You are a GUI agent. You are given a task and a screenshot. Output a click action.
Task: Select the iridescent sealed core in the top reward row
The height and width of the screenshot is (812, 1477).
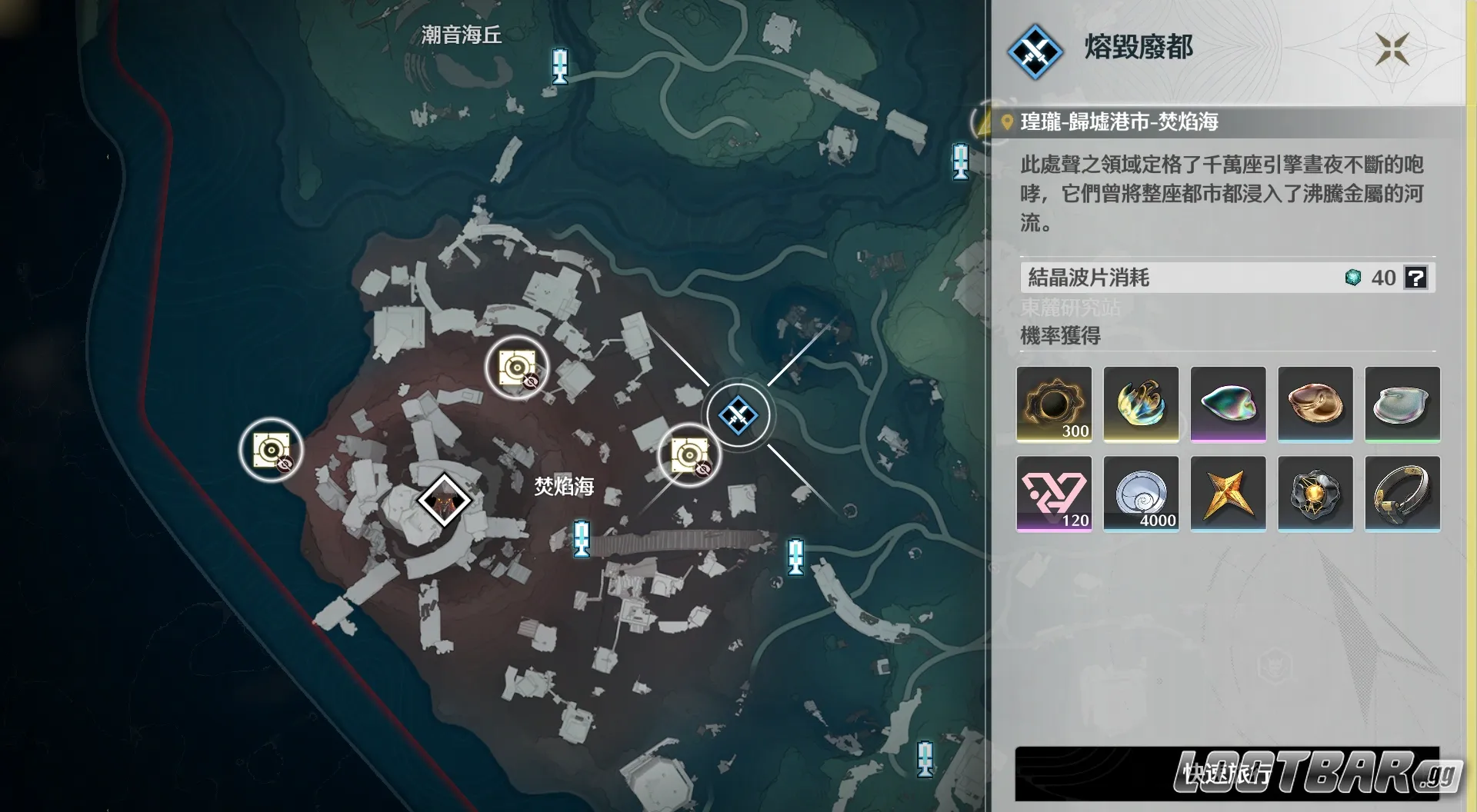1229,404
